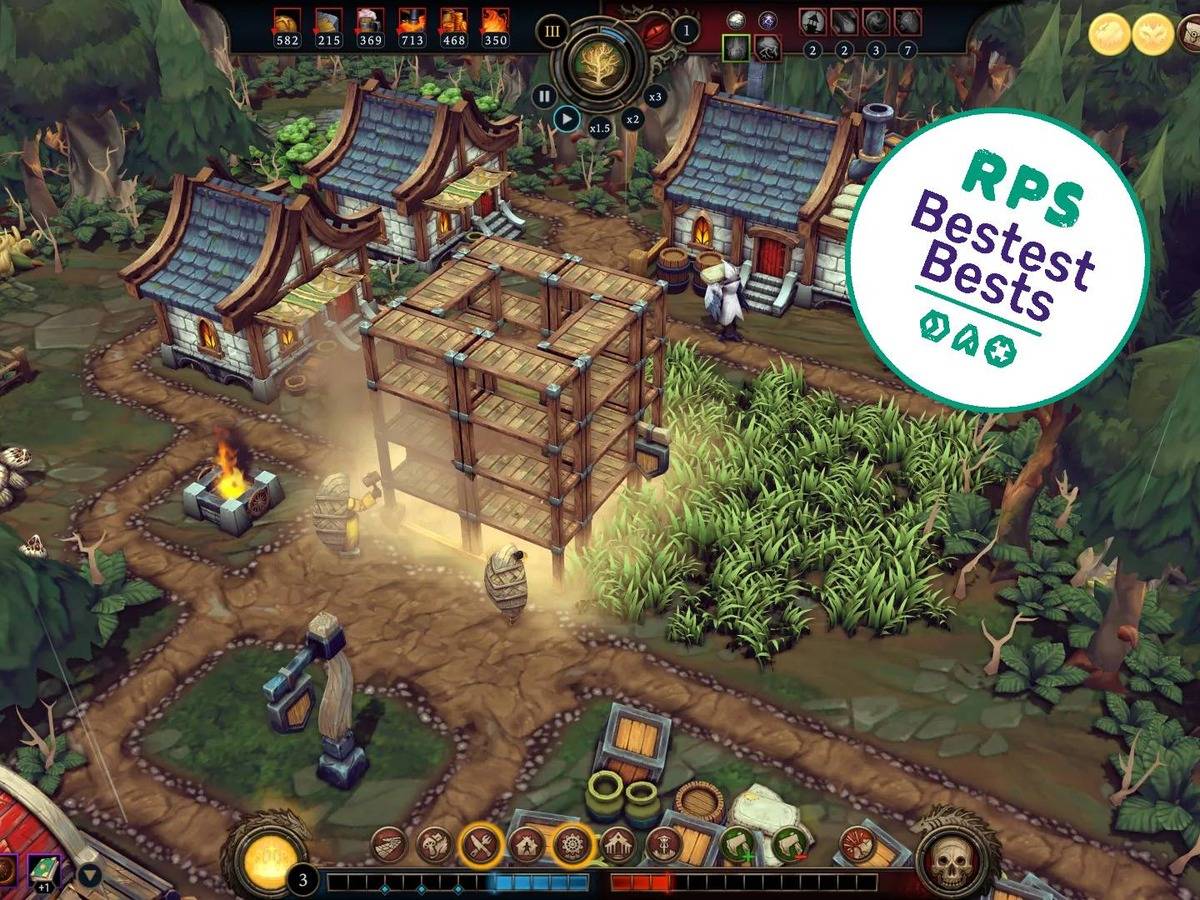Pause the game with the pause button
The width and height of the screenshot is (1200, 900).
pyautogui.click(x=543, y=96)
